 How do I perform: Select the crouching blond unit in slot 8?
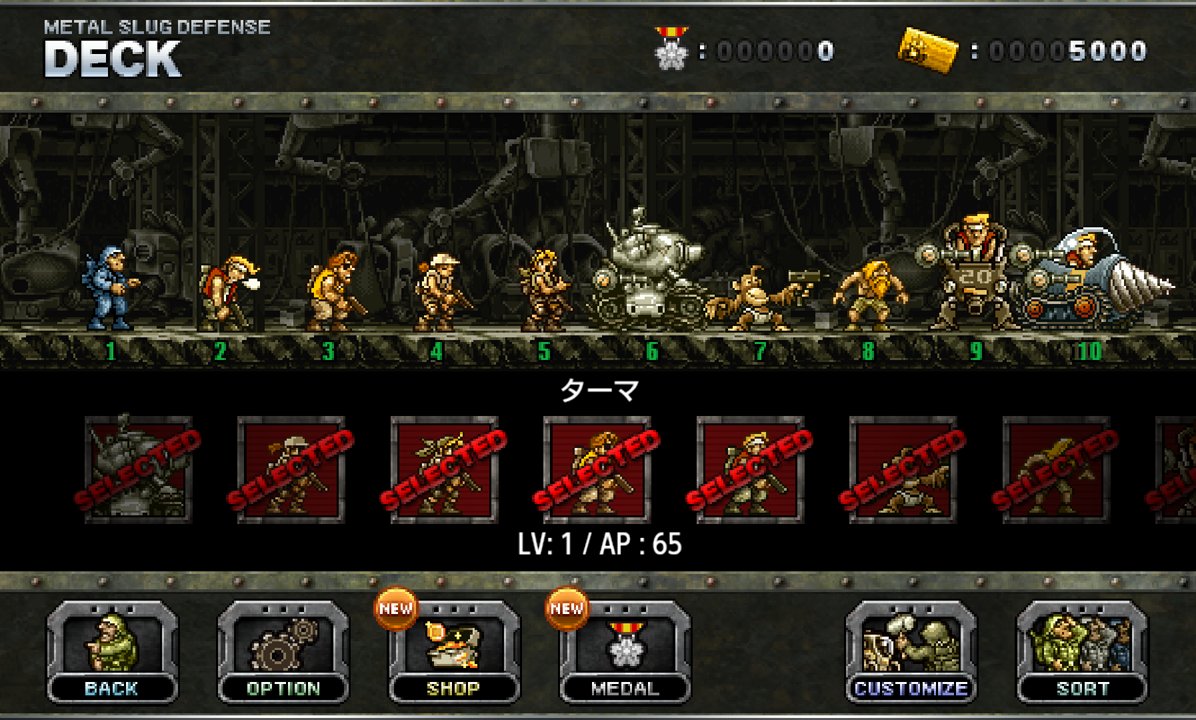coord(868,295)
